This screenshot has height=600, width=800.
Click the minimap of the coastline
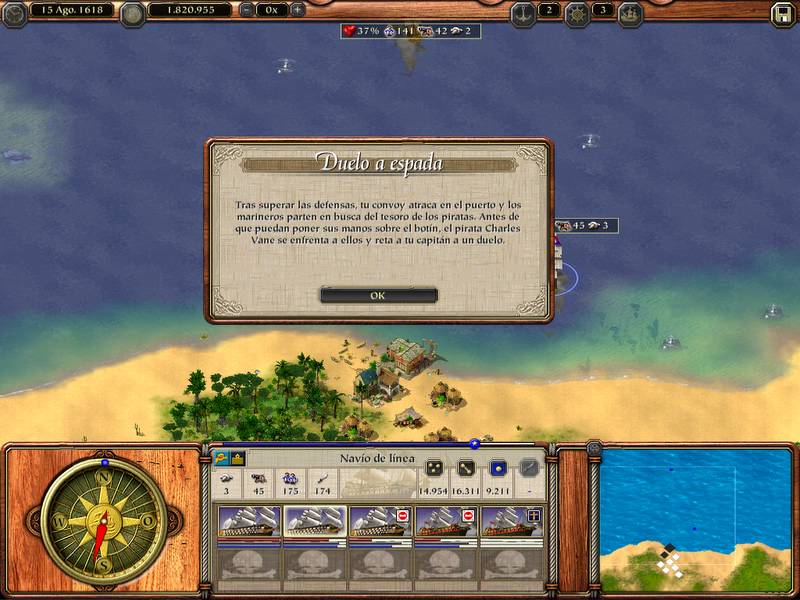(695, 520)
